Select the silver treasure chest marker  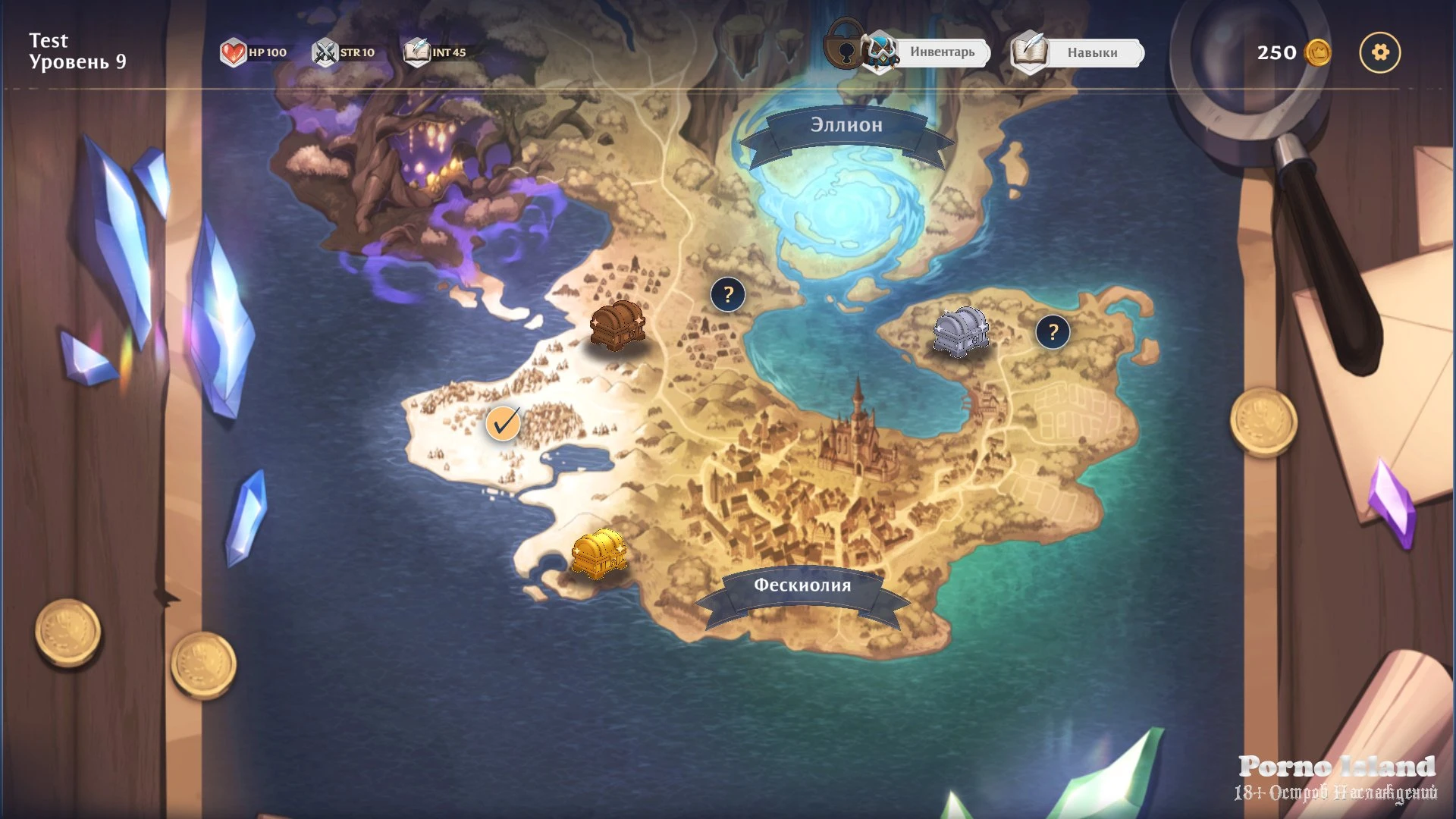[x=961, y=331]
